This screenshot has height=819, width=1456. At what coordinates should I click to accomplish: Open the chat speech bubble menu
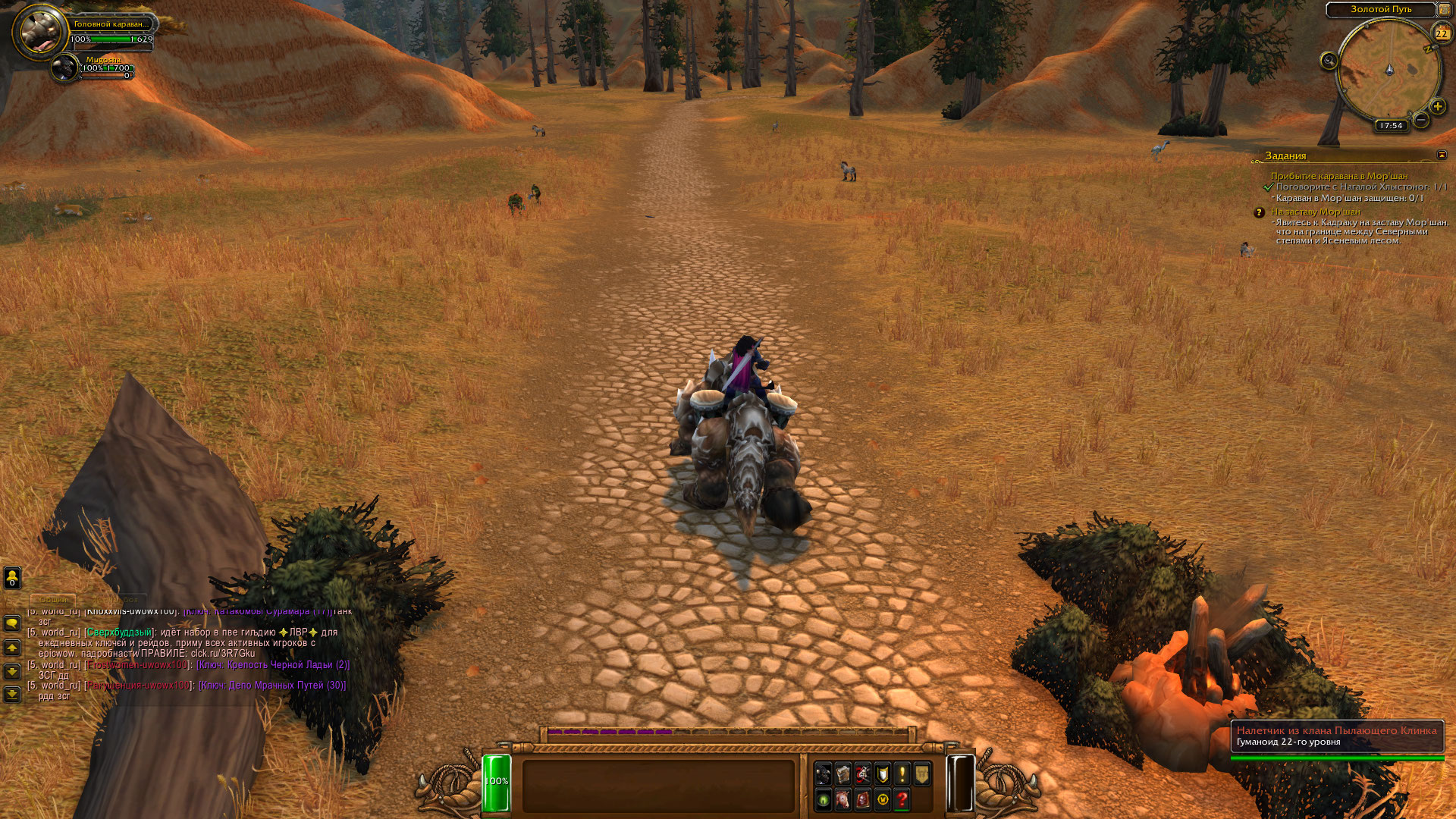click(x=12, y=623)
